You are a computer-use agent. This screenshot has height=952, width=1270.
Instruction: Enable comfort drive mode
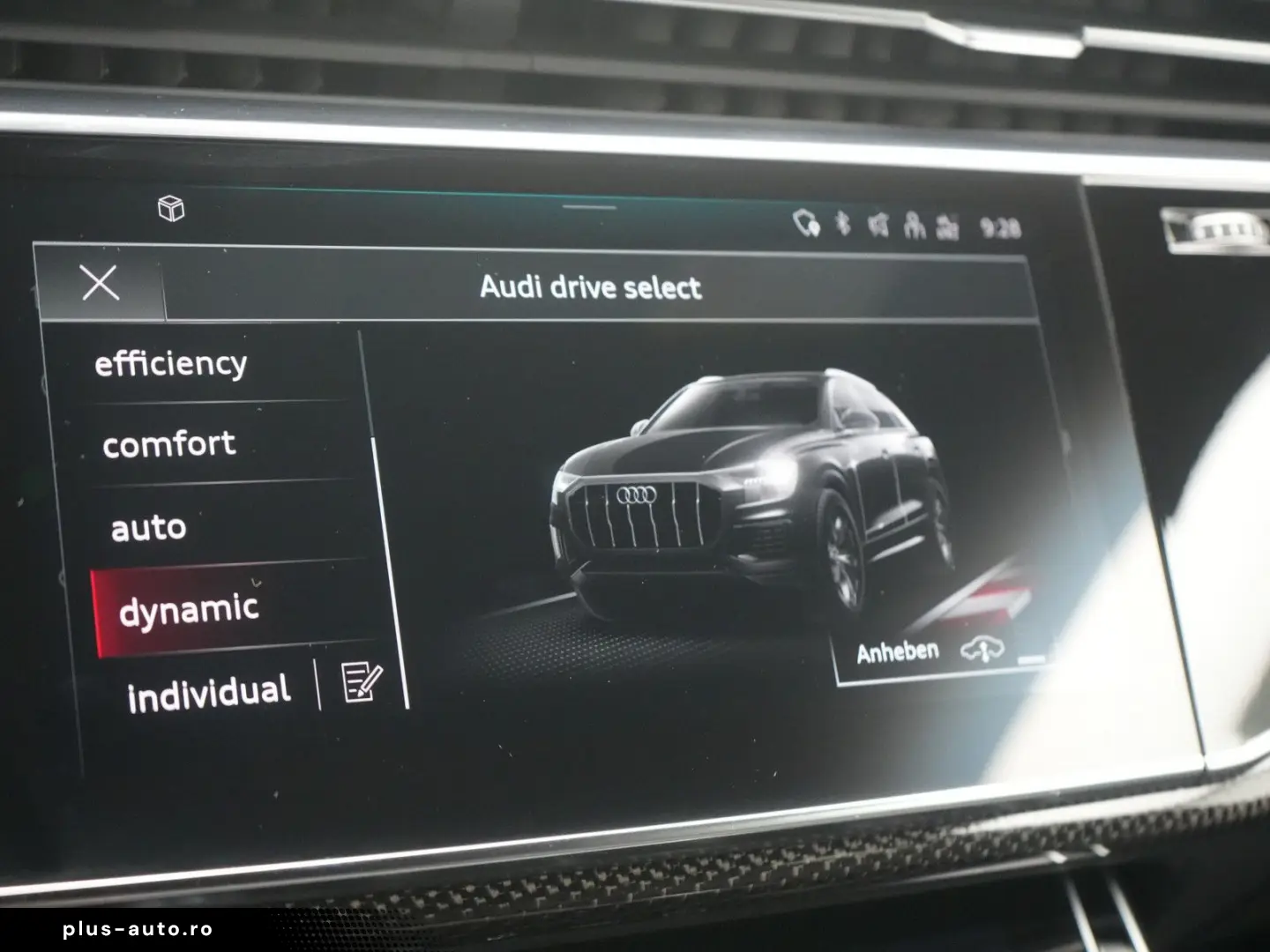(169, 444)
